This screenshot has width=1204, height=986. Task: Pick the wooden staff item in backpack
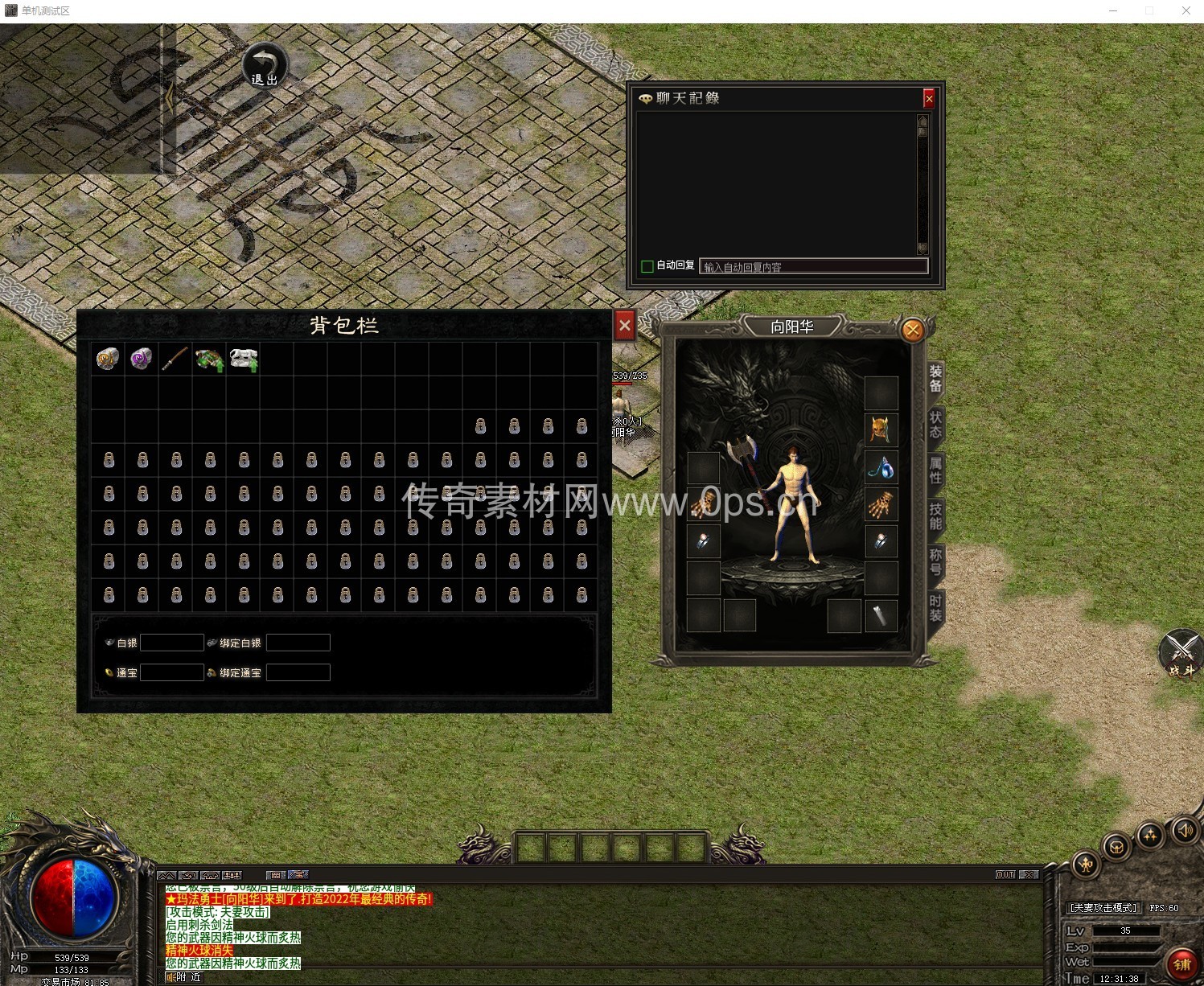(175, 359)
